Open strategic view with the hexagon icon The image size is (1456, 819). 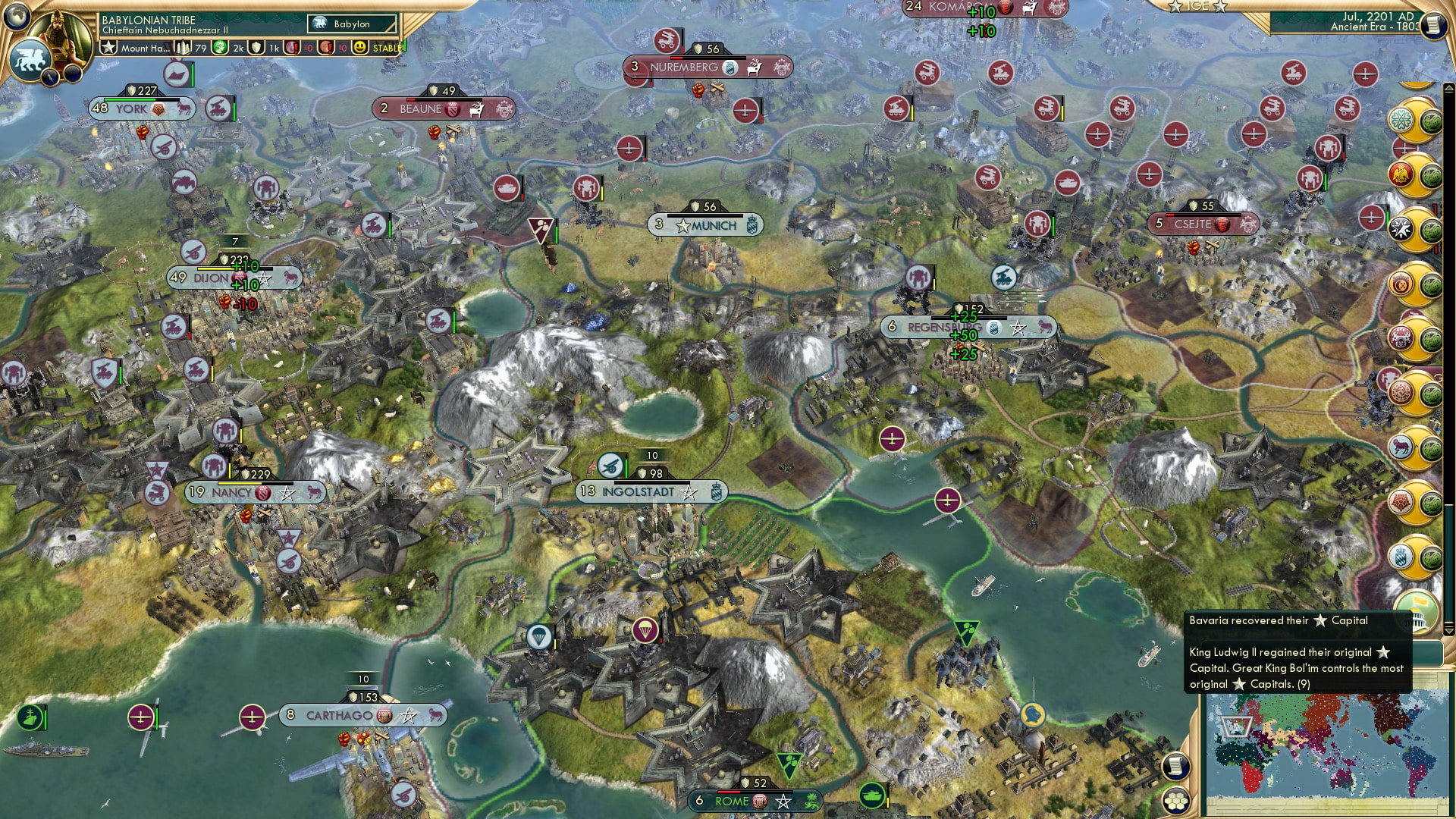tap(1176, 801)
